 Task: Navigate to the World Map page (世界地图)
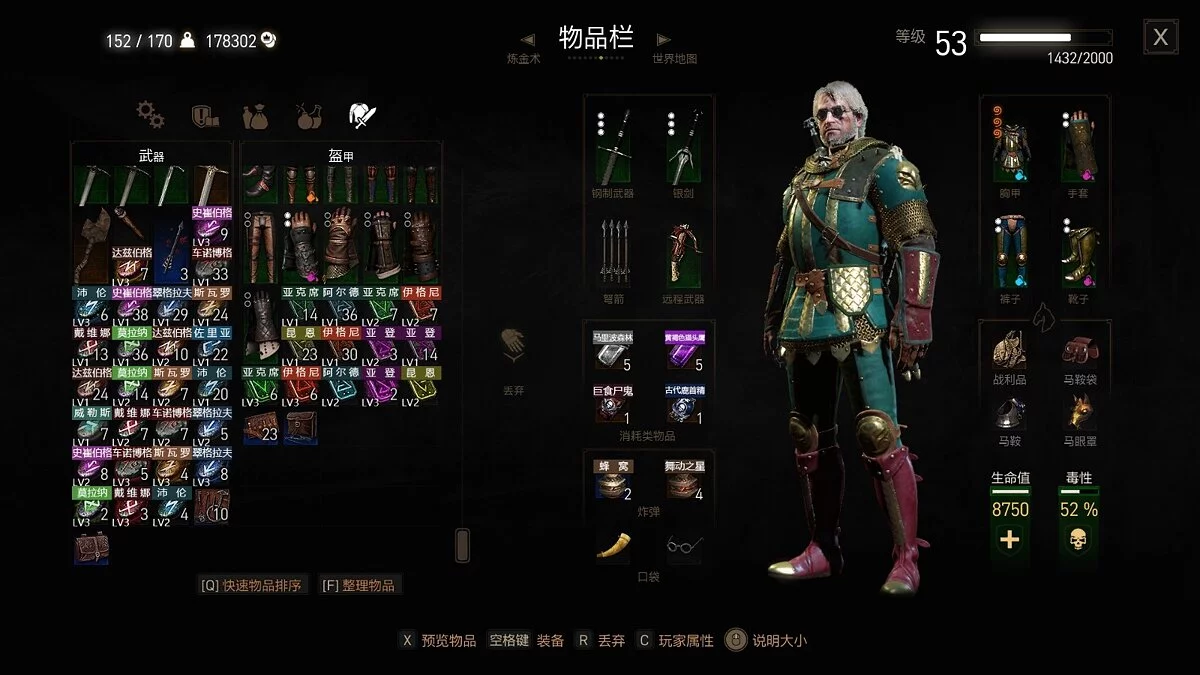pos(674,58)
